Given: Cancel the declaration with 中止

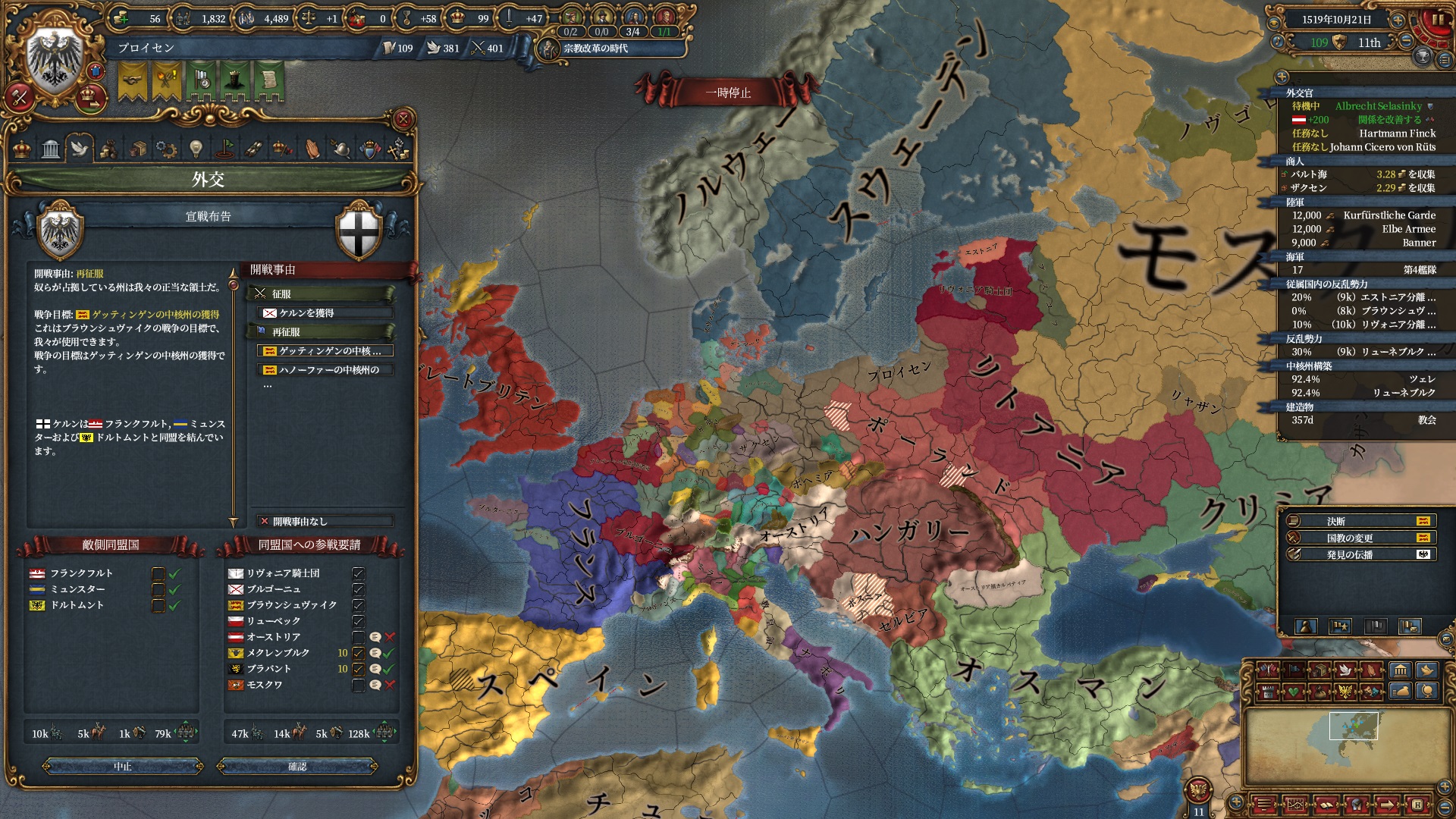Looking at the screenshot, I should 123,767.
